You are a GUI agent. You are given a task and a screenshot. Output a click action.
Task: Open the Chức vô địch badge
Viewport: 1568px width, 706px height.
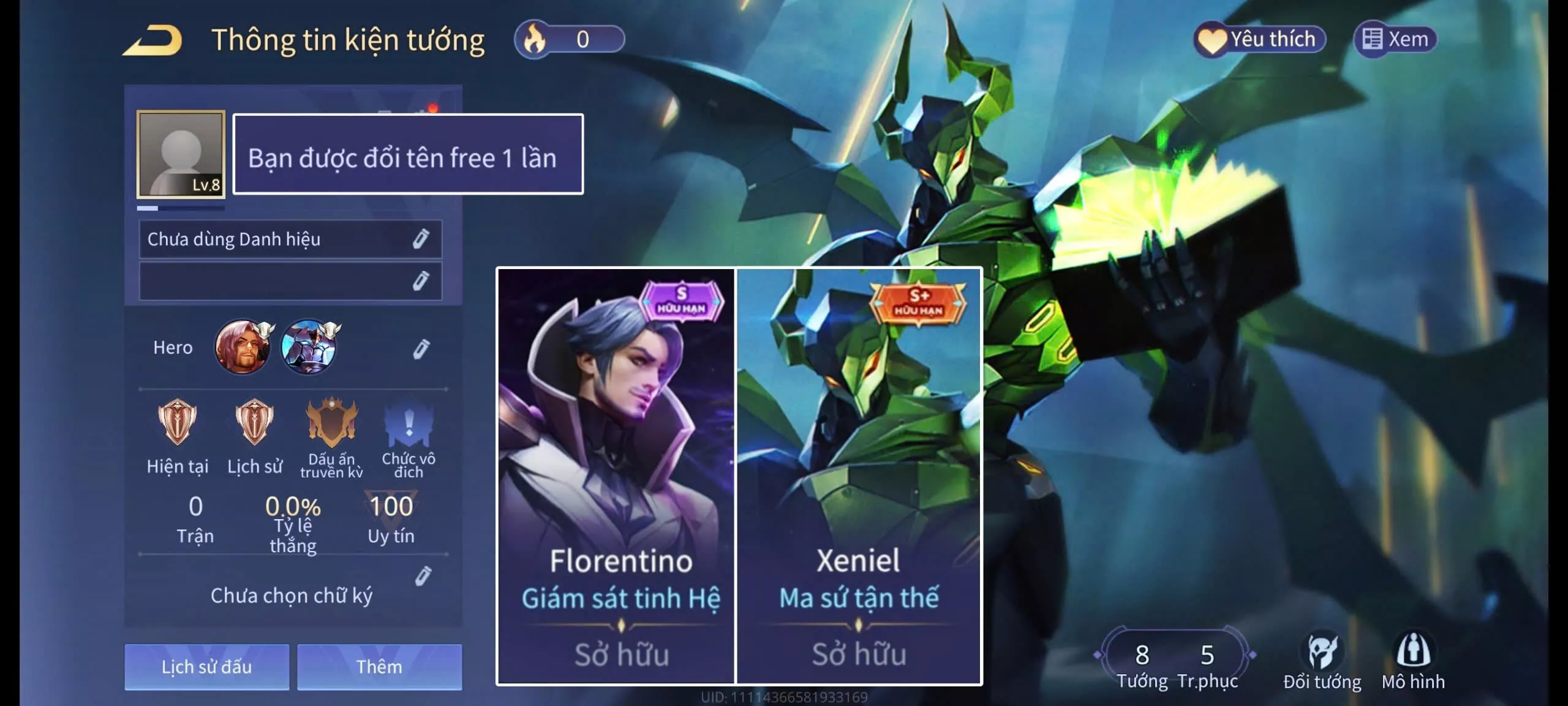click(409, 424)
